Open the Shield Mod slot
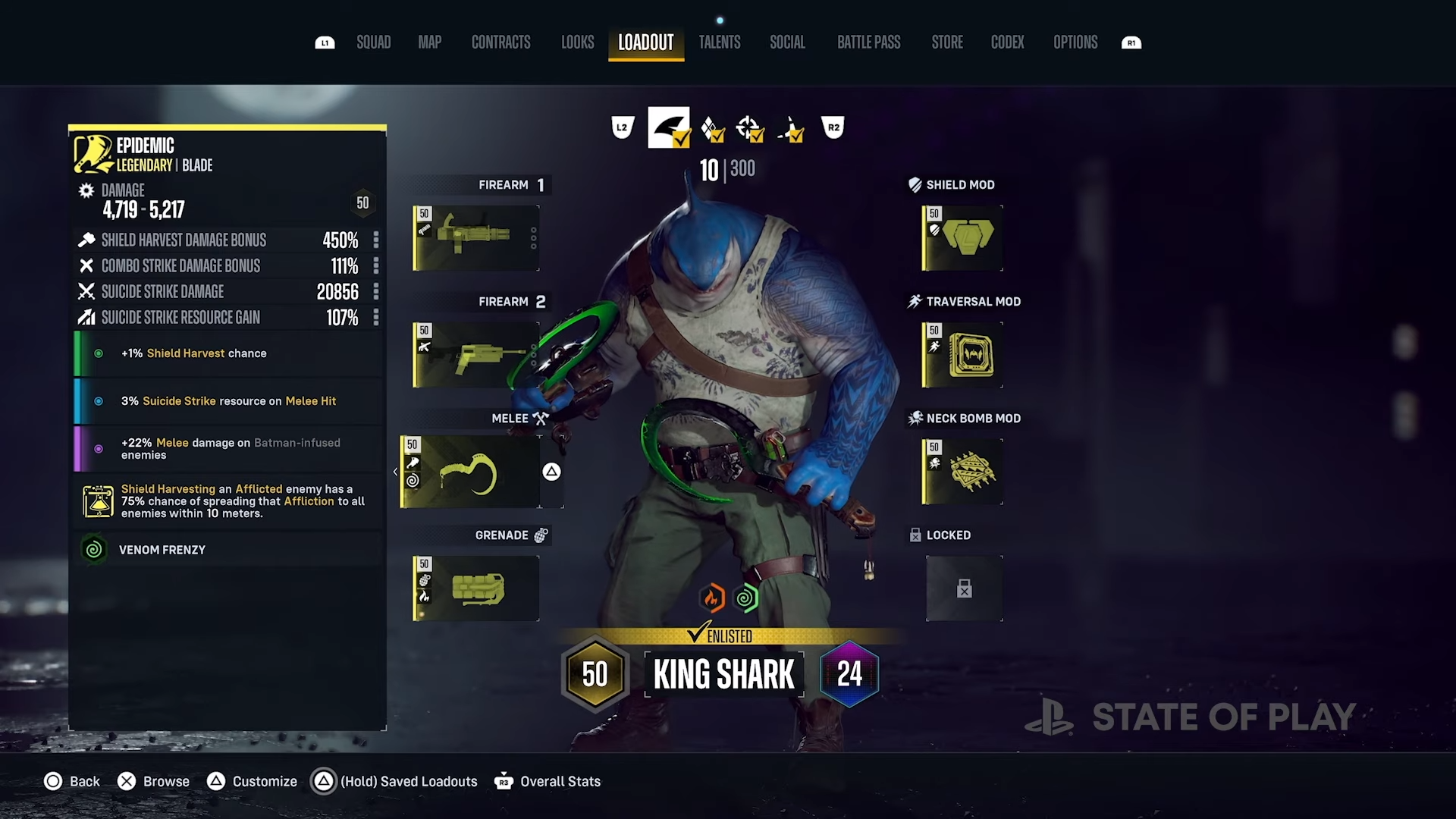 click(961, 237)
